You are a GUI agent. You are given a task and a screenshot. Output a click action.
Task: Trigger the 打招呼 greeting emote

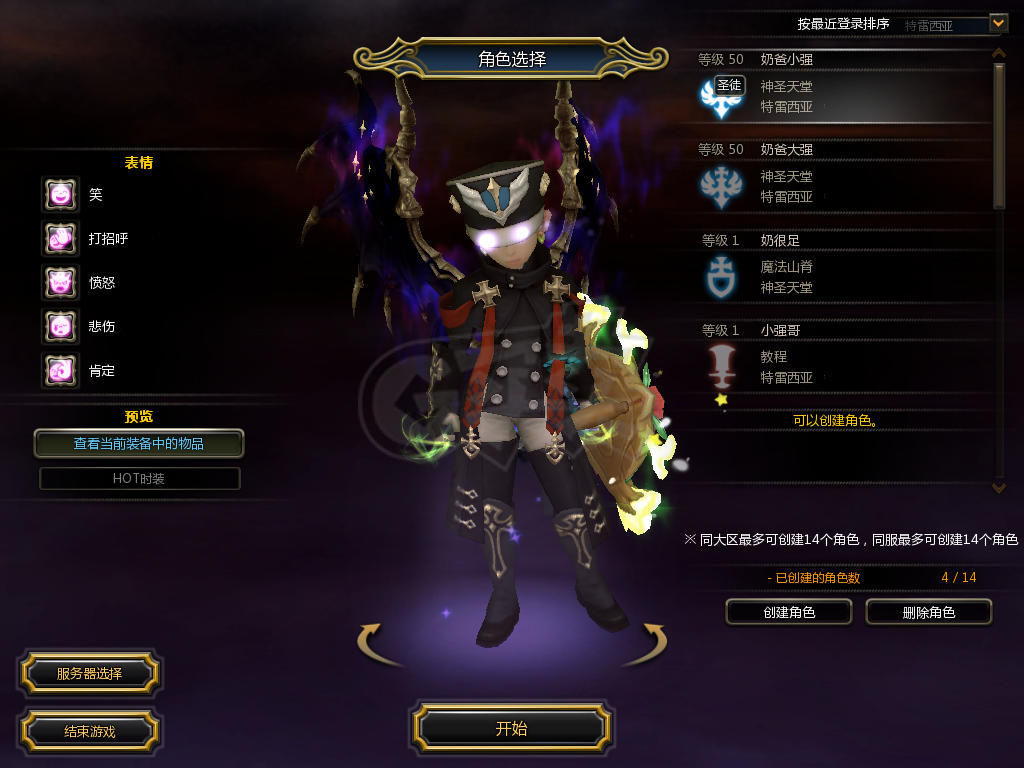click(x=60, y=239)
